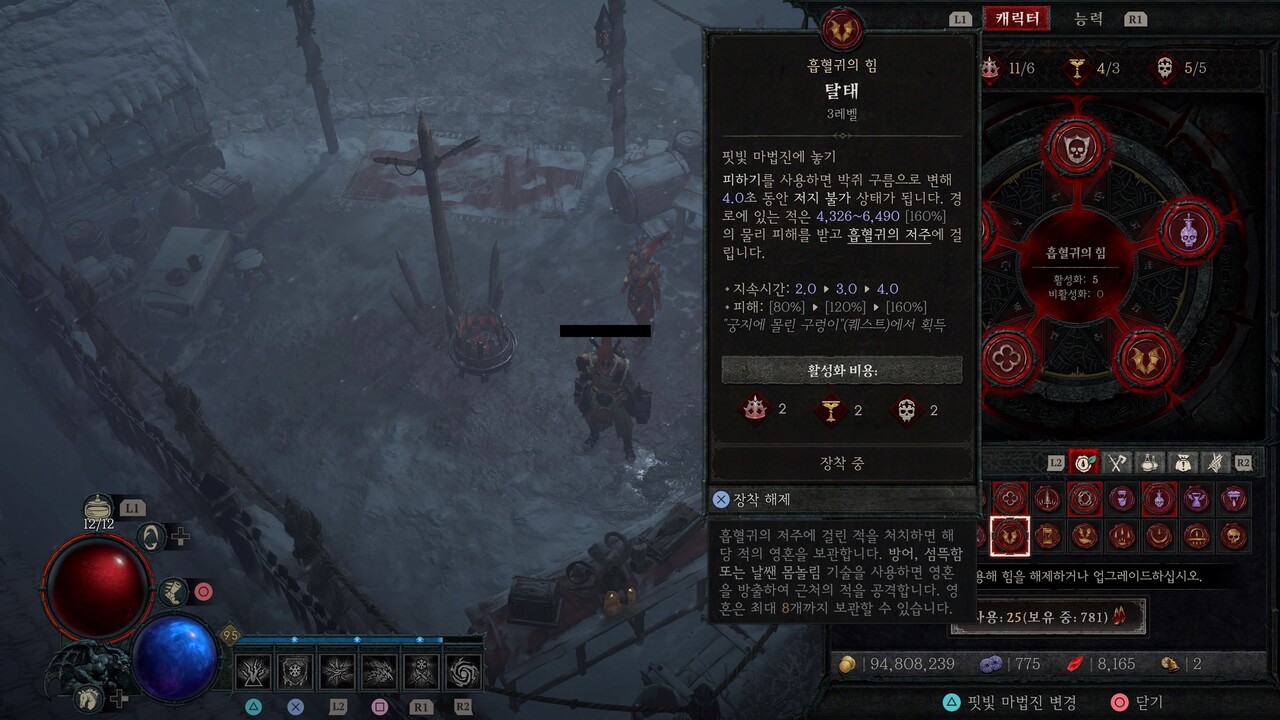The width and height of the screenshot is (1280, 720).
Task: Open the quest bag inventory category
Action: tap(1183, 462)
